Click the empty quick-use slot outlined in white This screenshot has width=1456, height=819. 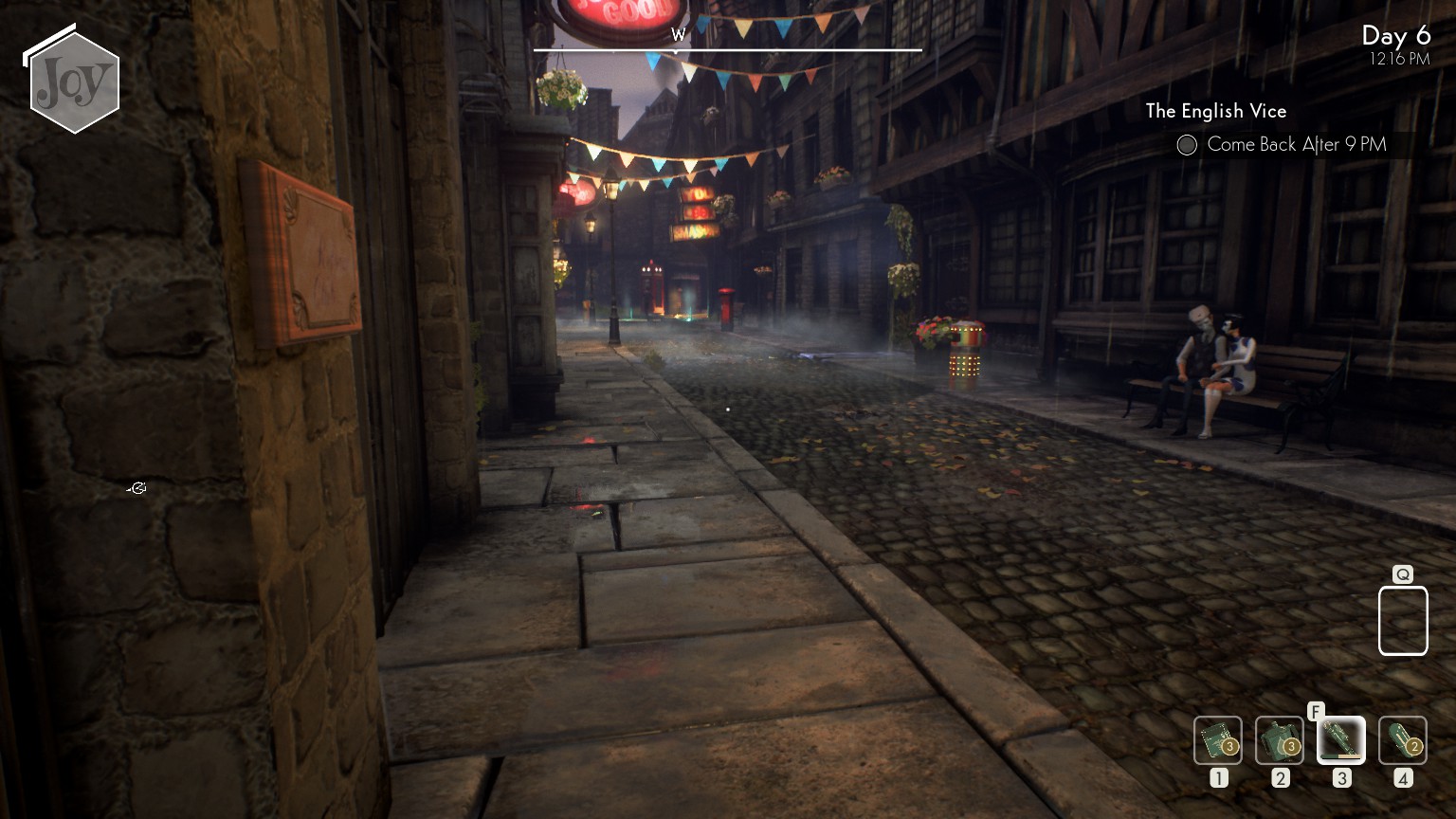[x=1402, y=621]
